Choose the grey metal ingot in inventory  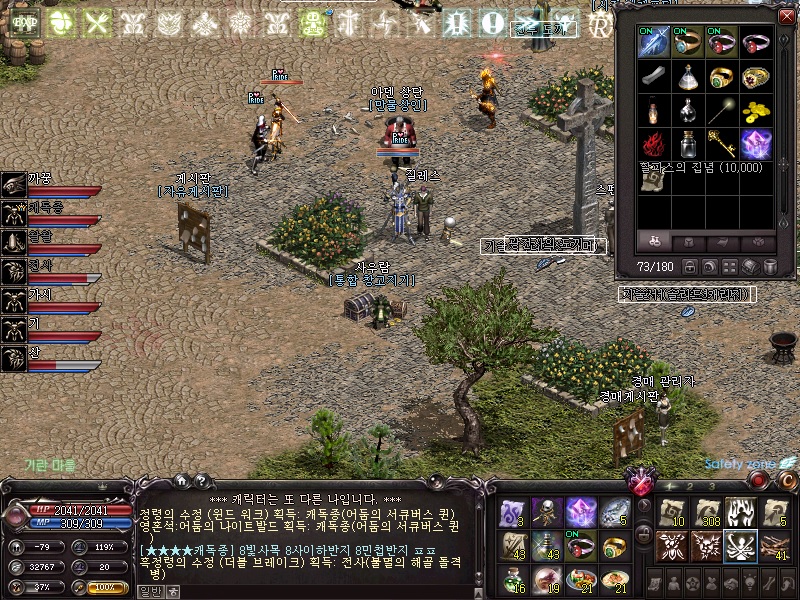point(654,76)
